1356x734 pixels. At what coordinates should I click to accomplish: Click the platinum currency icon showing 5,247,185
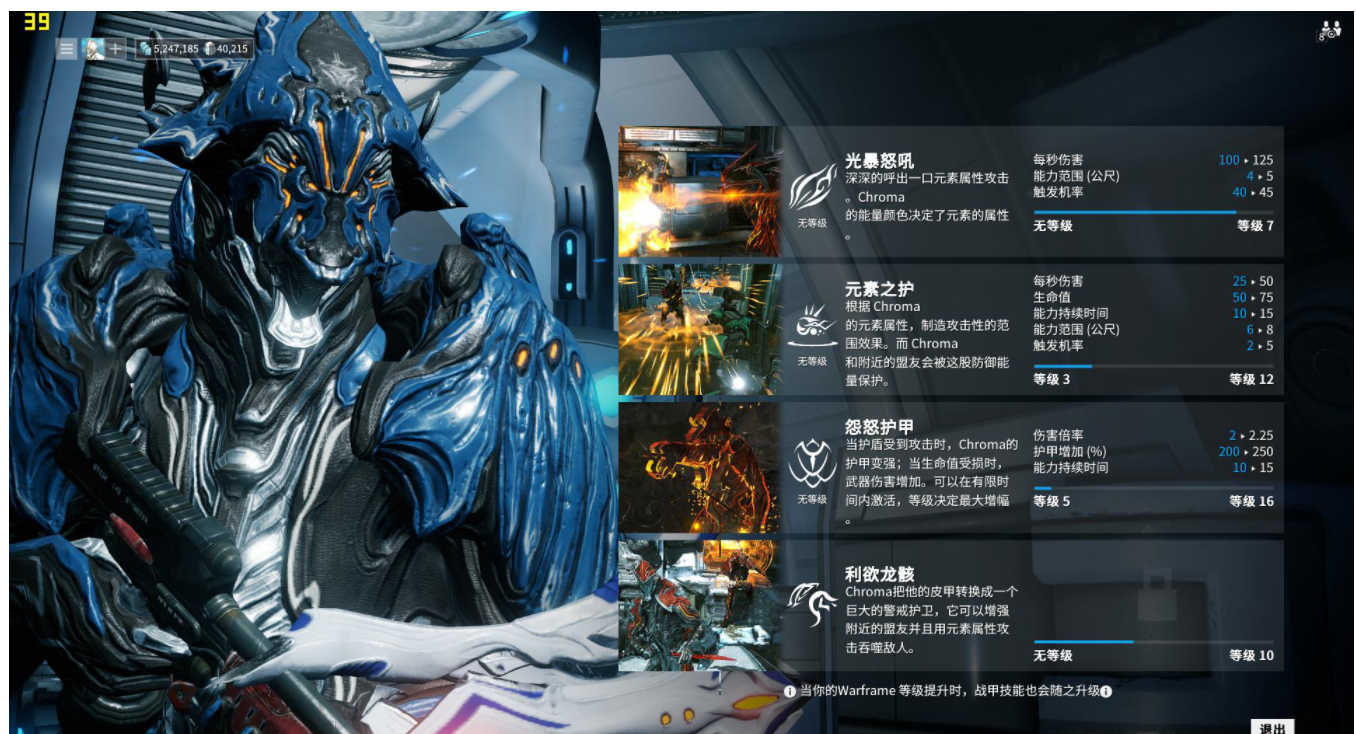[147, 46]
